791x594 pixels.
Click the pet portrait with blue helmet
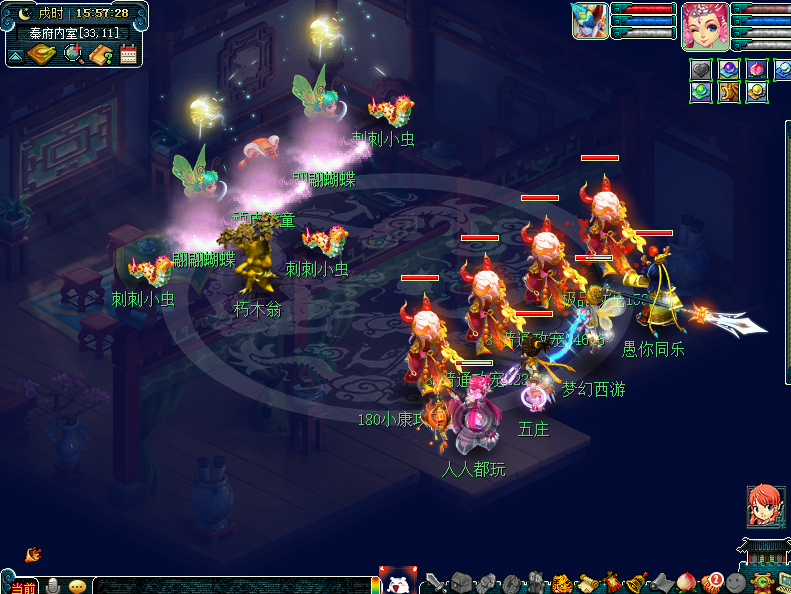pos(590,21)
